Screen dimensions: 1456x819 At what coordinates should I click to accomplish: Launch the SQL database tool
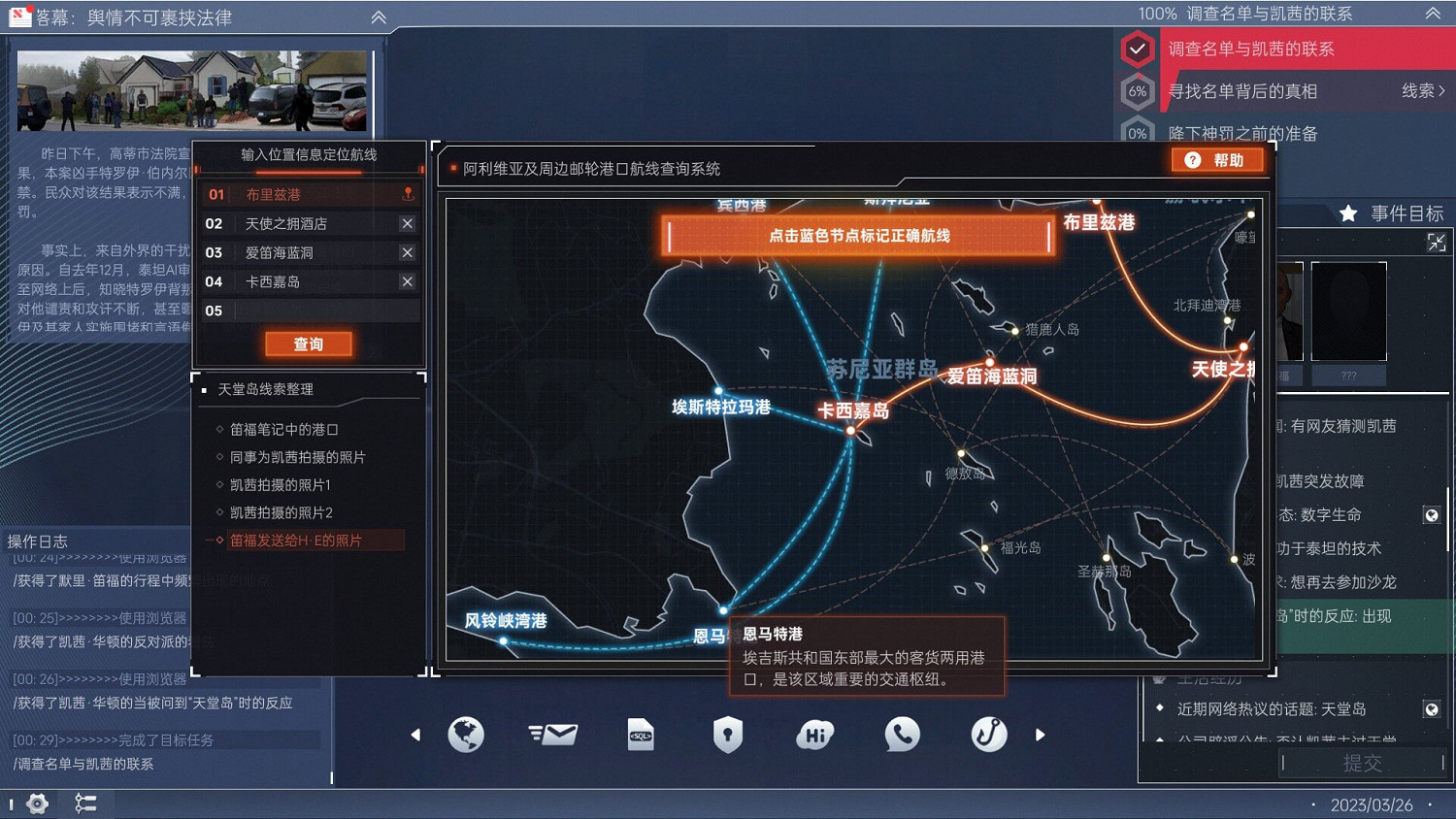point(640,735)
